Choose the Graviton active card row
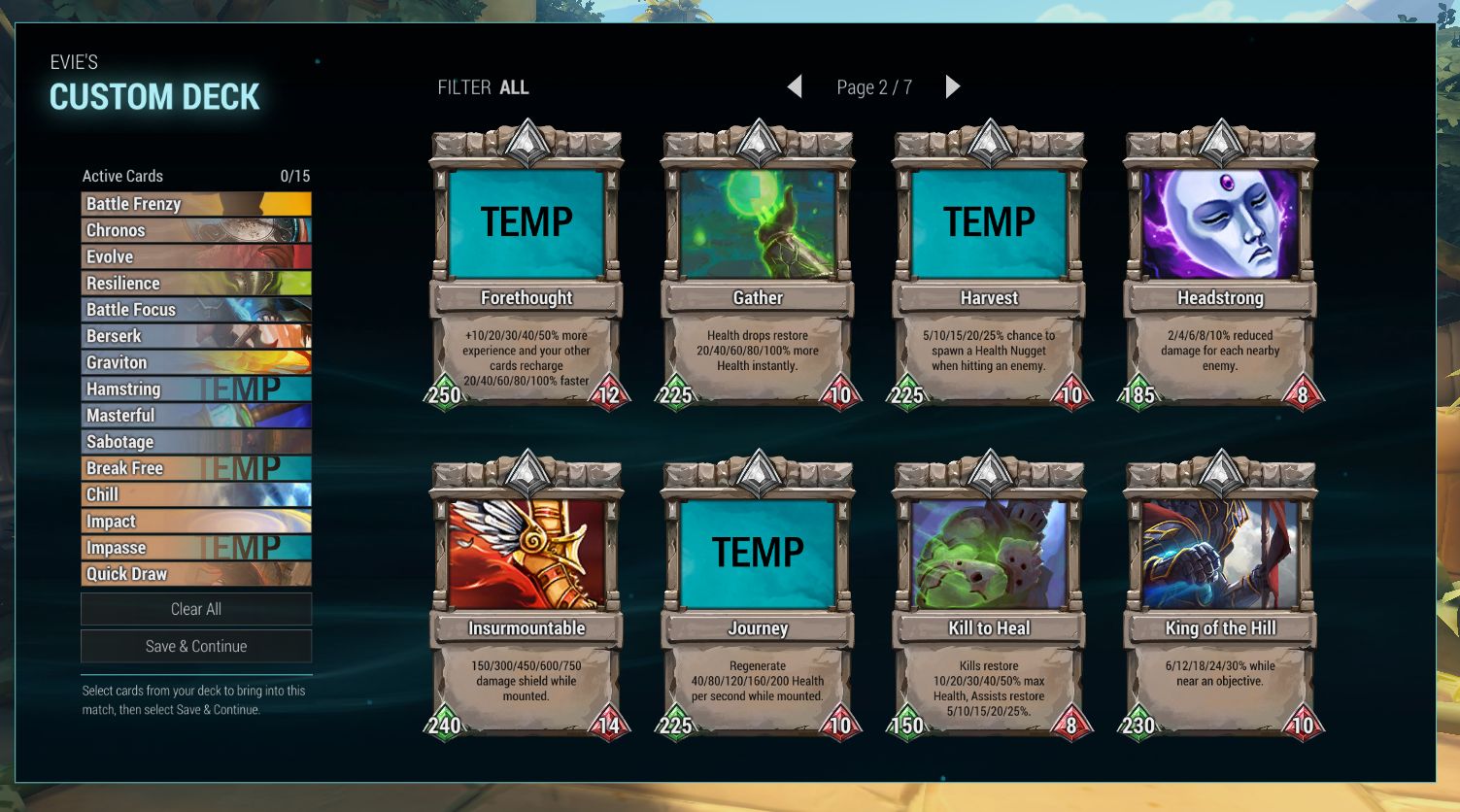 (x=196, y=362)
